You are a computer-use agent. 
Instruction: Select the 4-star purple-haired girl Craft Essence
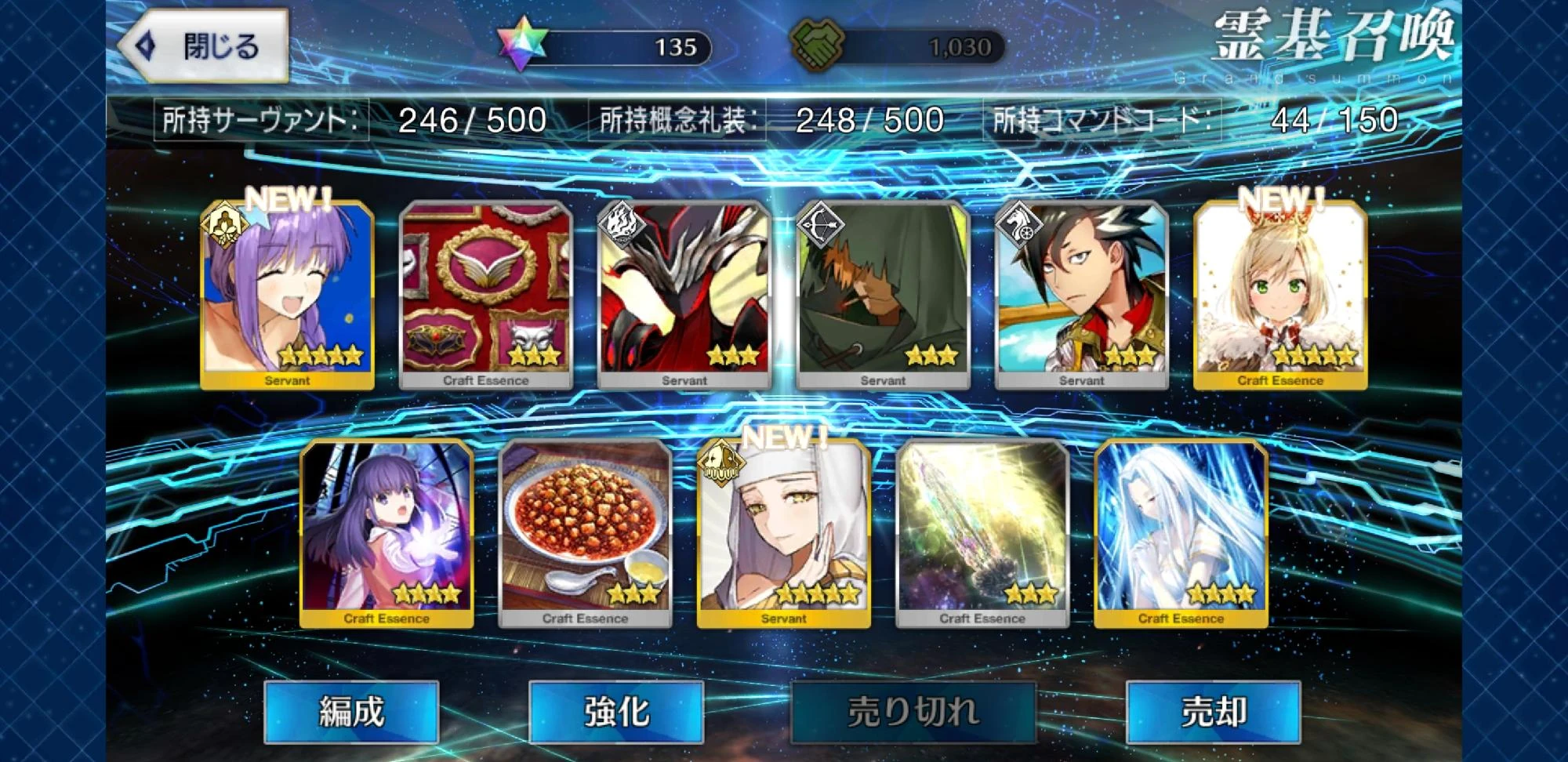387,533
